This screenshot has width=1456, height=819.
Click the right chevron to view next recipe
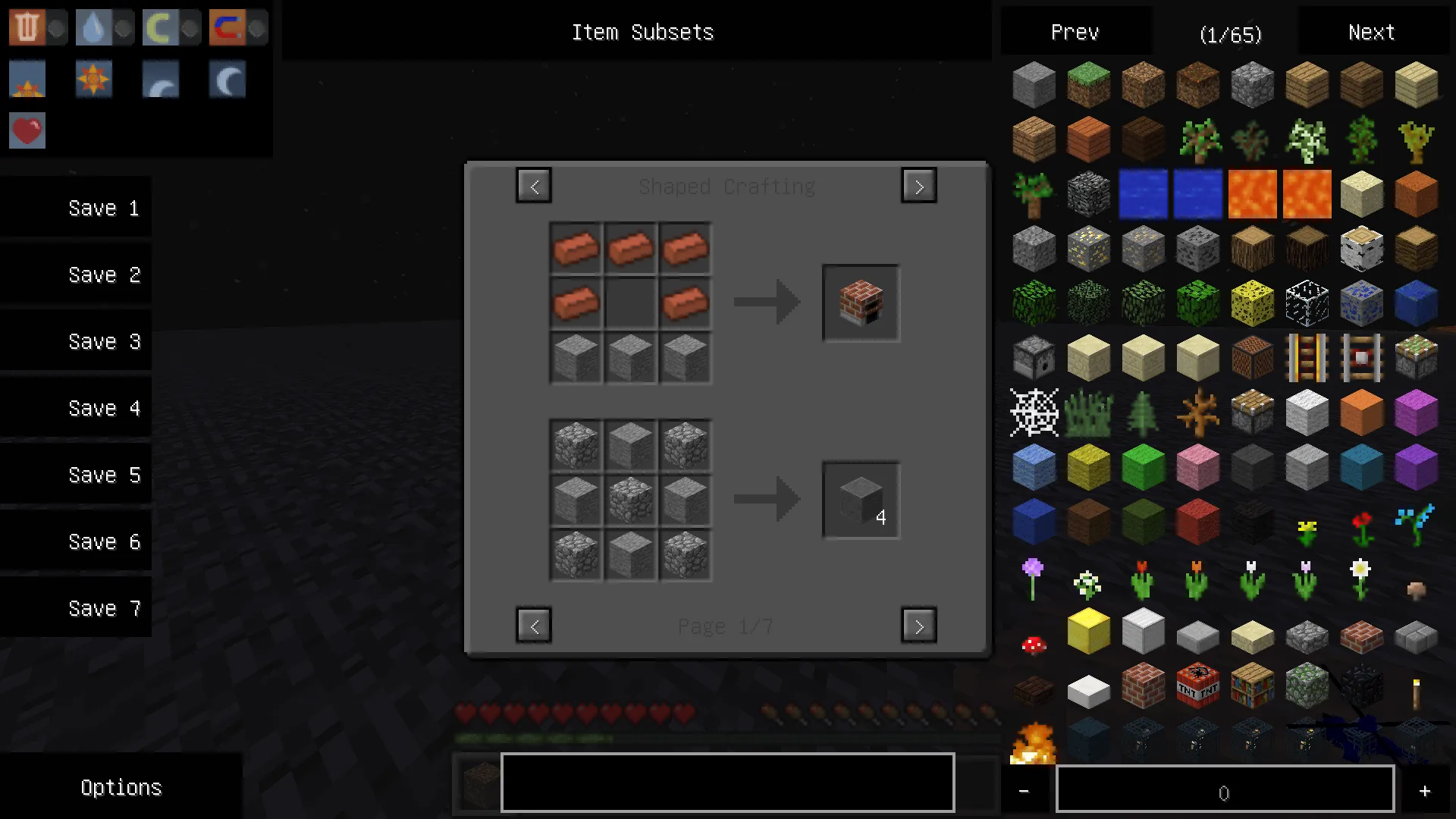click(x=918, y=185)
